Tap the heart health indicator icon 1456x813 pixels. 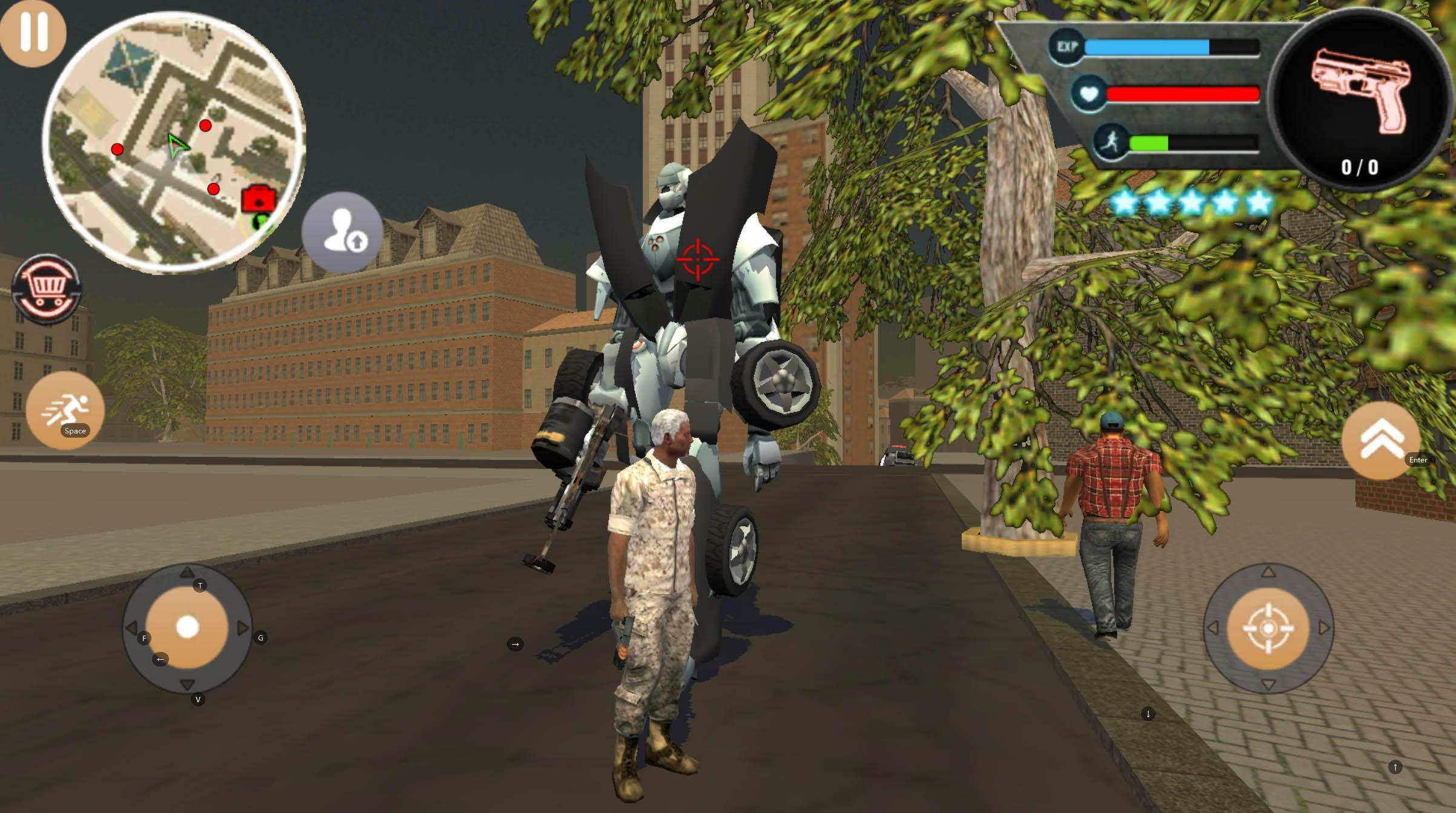pyautogui.click(x=1089, y=92)
